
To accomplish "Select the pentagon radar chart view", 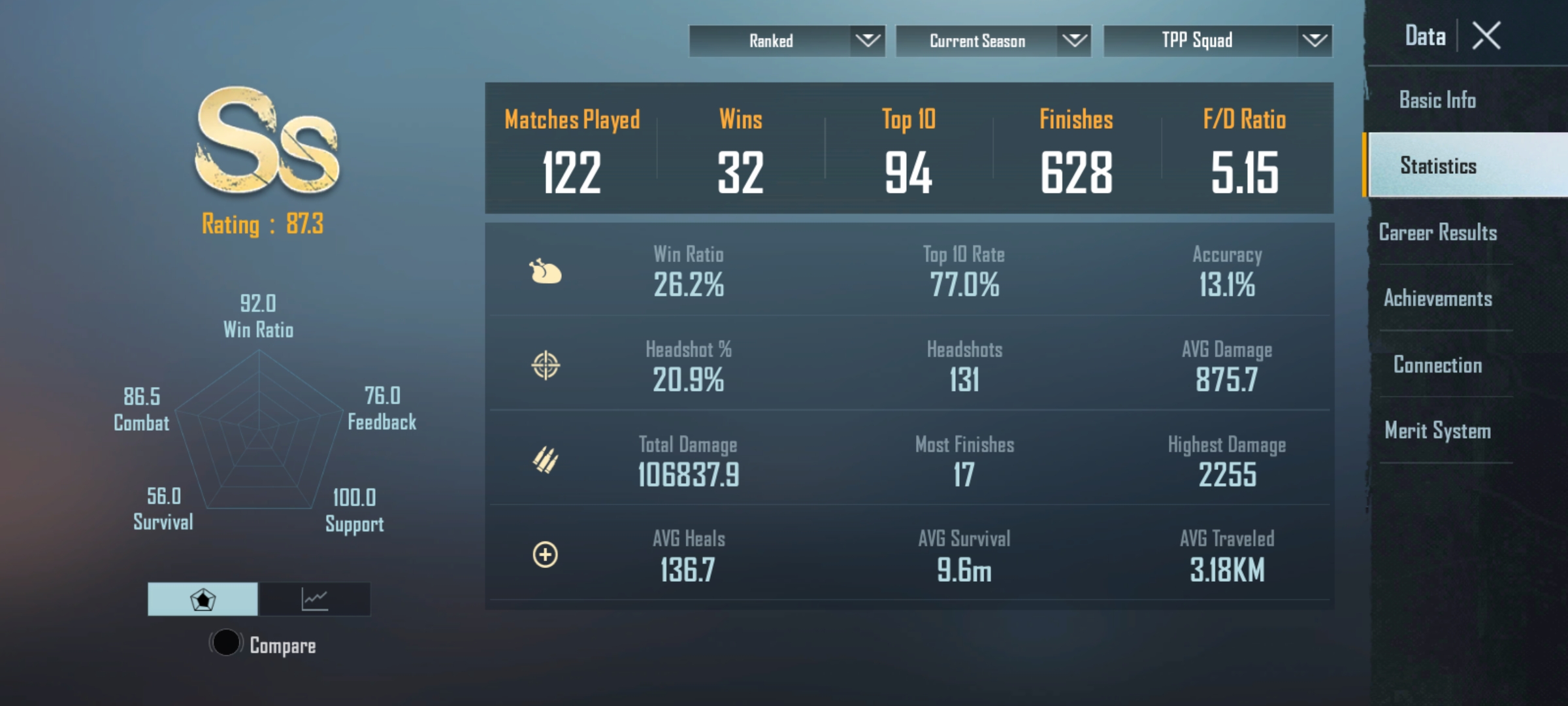I will tap(203, 599).
